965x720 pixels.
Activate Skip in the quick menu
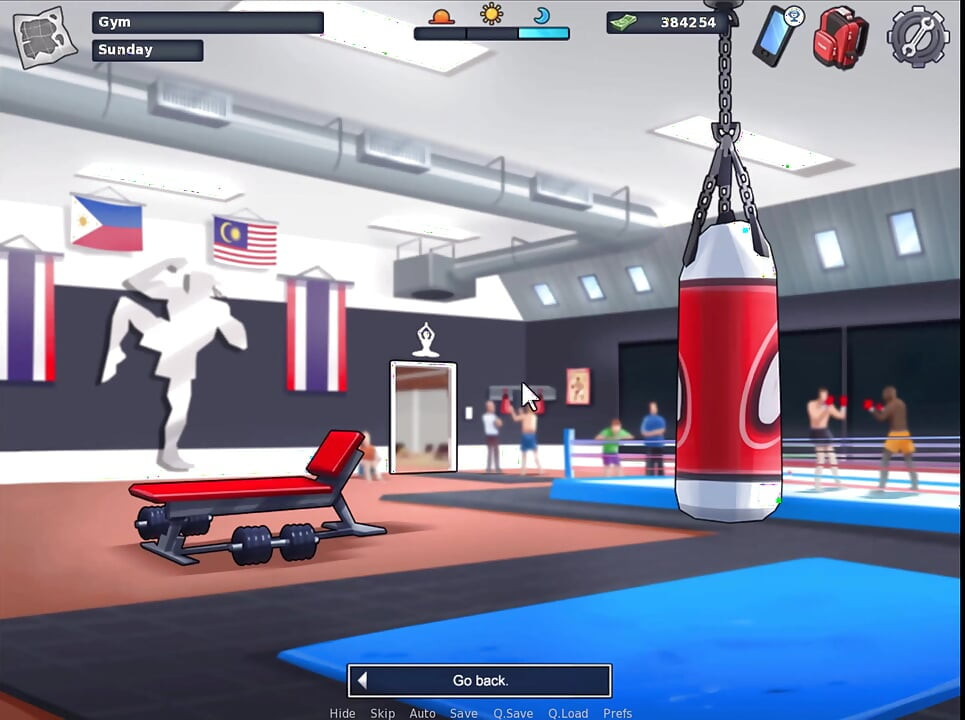click(383, 713)
